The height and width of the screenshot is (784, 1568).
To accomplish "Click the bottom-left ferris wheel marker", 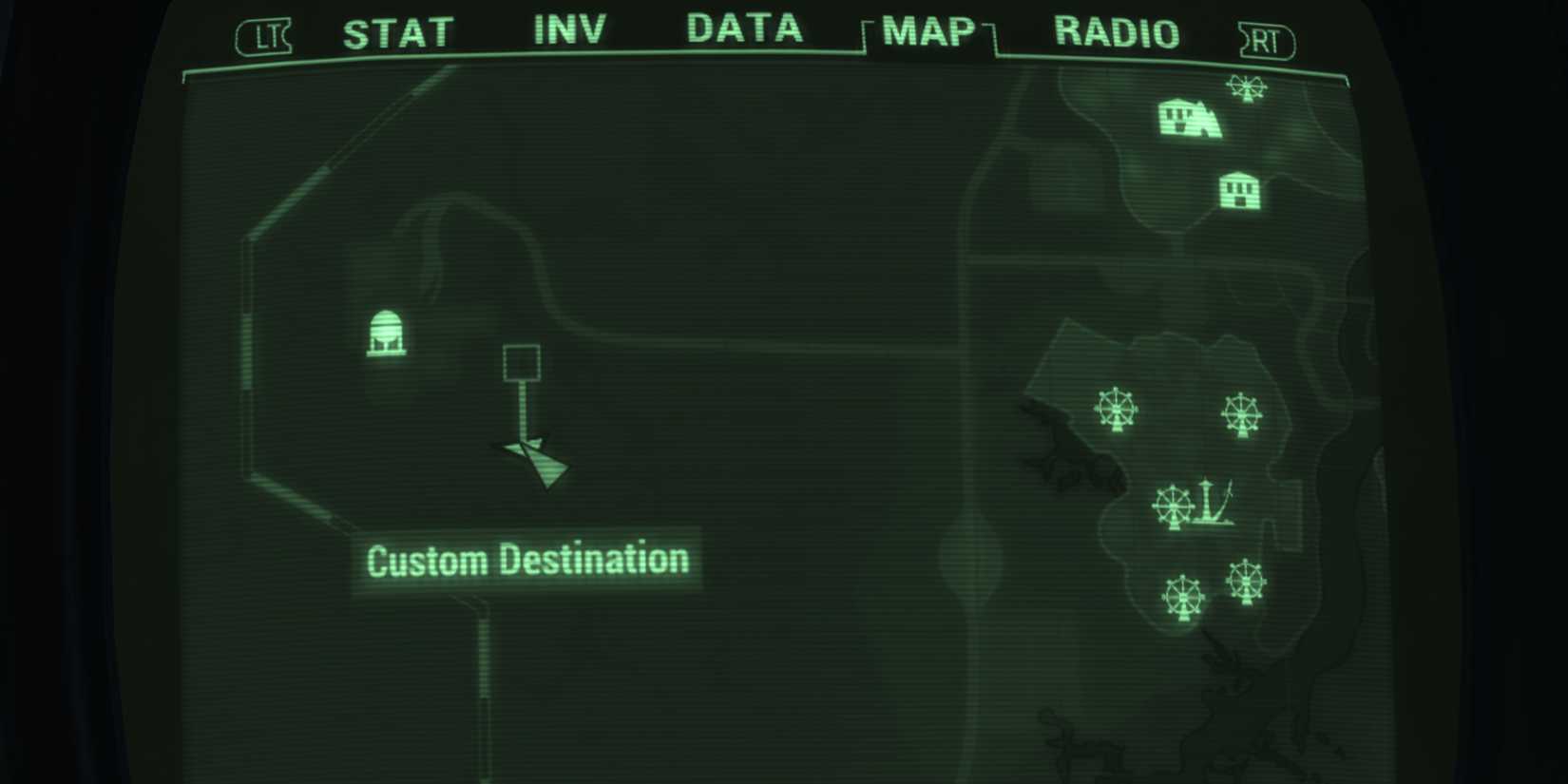I will (1182, 596).
